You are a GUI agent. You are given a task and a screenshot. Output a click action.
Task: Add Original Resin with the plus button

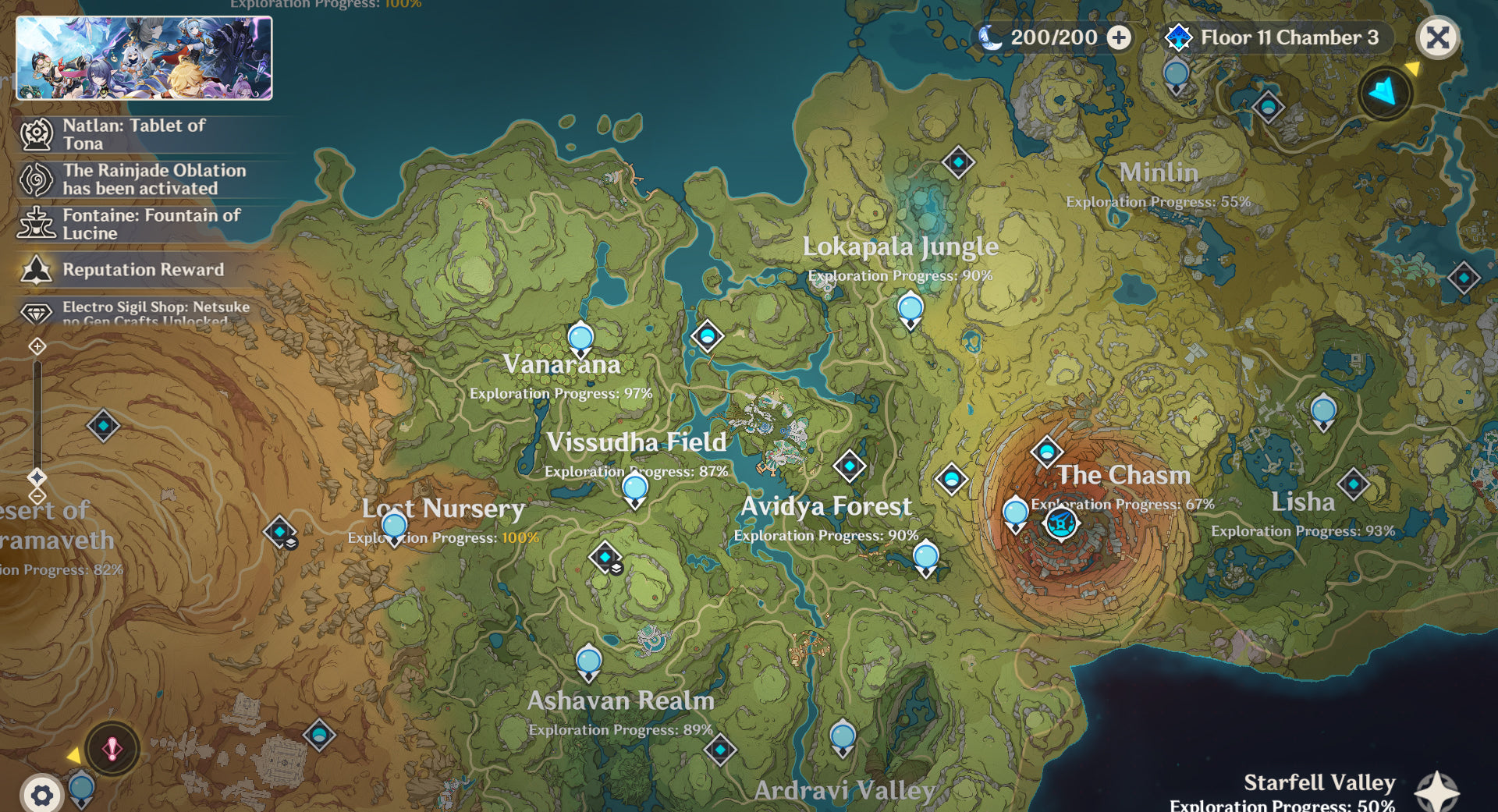(x=1119, y=37)
